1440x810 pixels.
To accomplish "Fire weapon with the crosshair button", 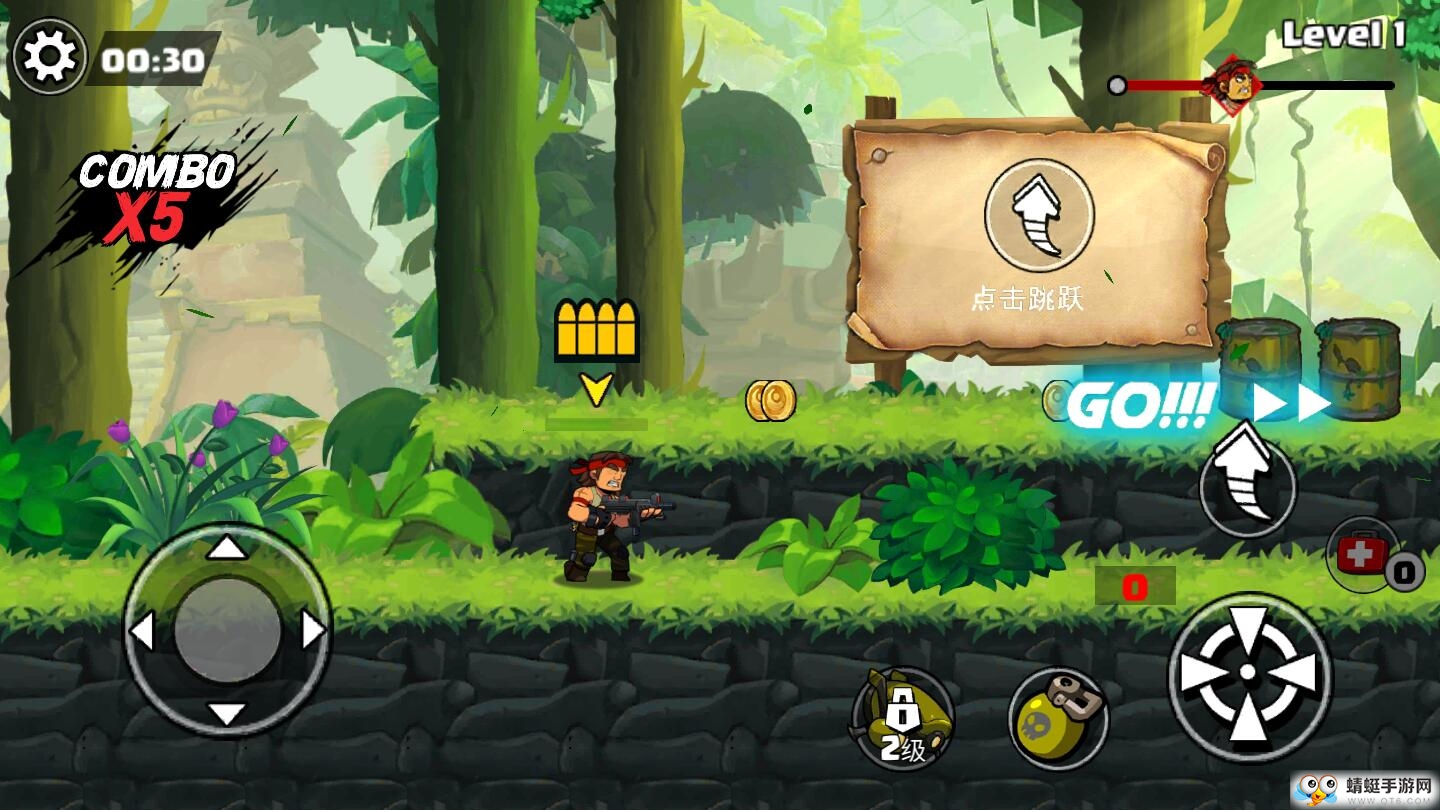I will point(1249,675).
